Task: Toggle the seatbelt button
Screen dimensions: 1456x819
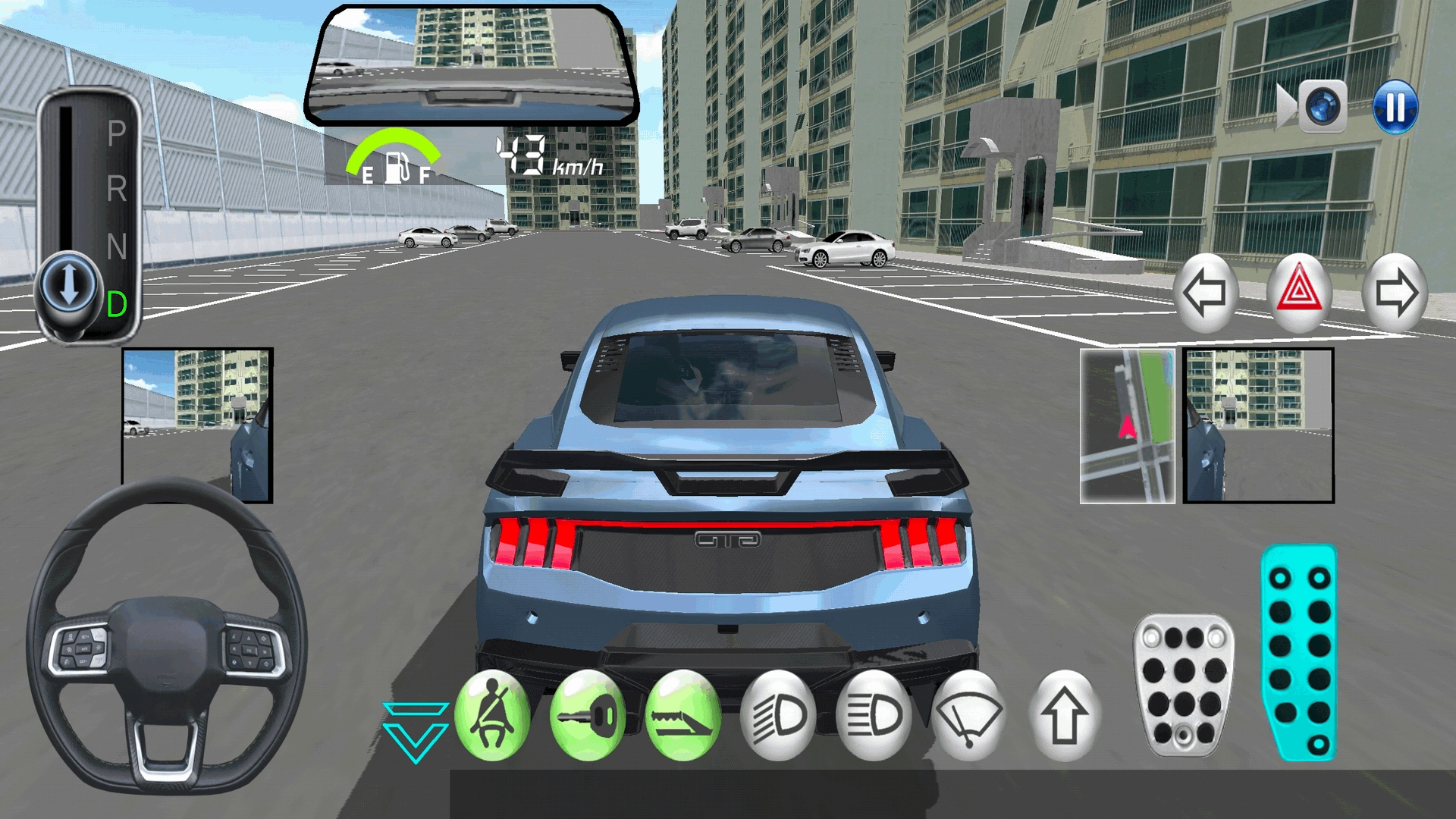Action: pos(492,716)
